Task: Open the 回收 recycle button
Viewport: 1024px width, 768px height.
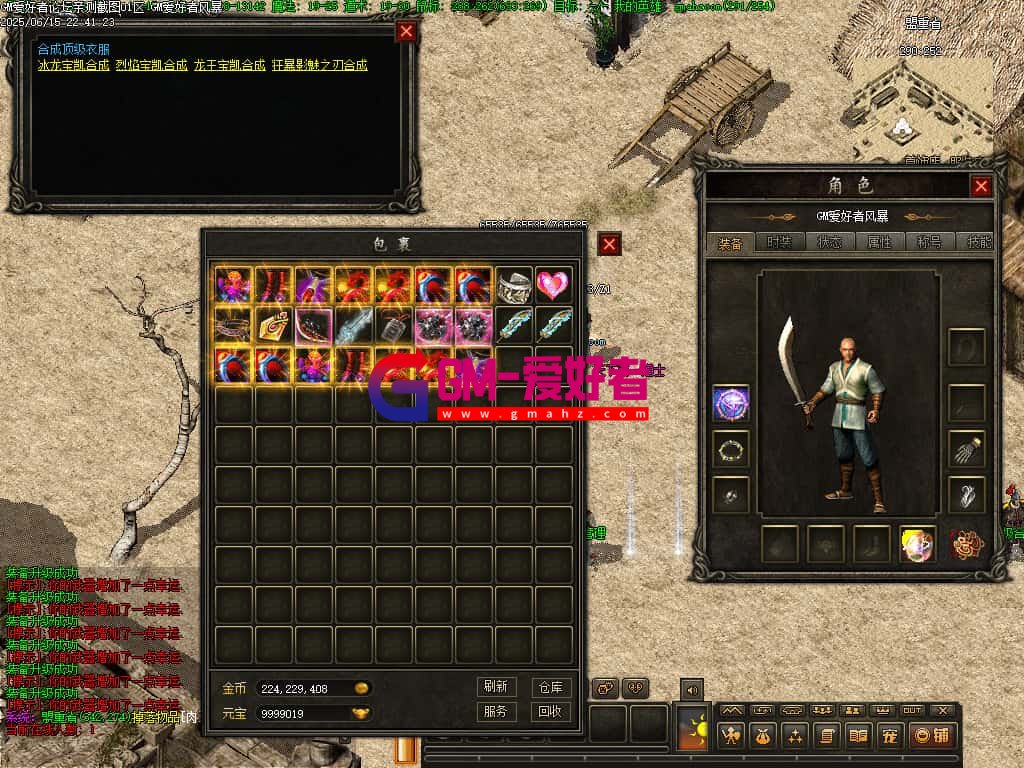Action: (x=550, y=712)
